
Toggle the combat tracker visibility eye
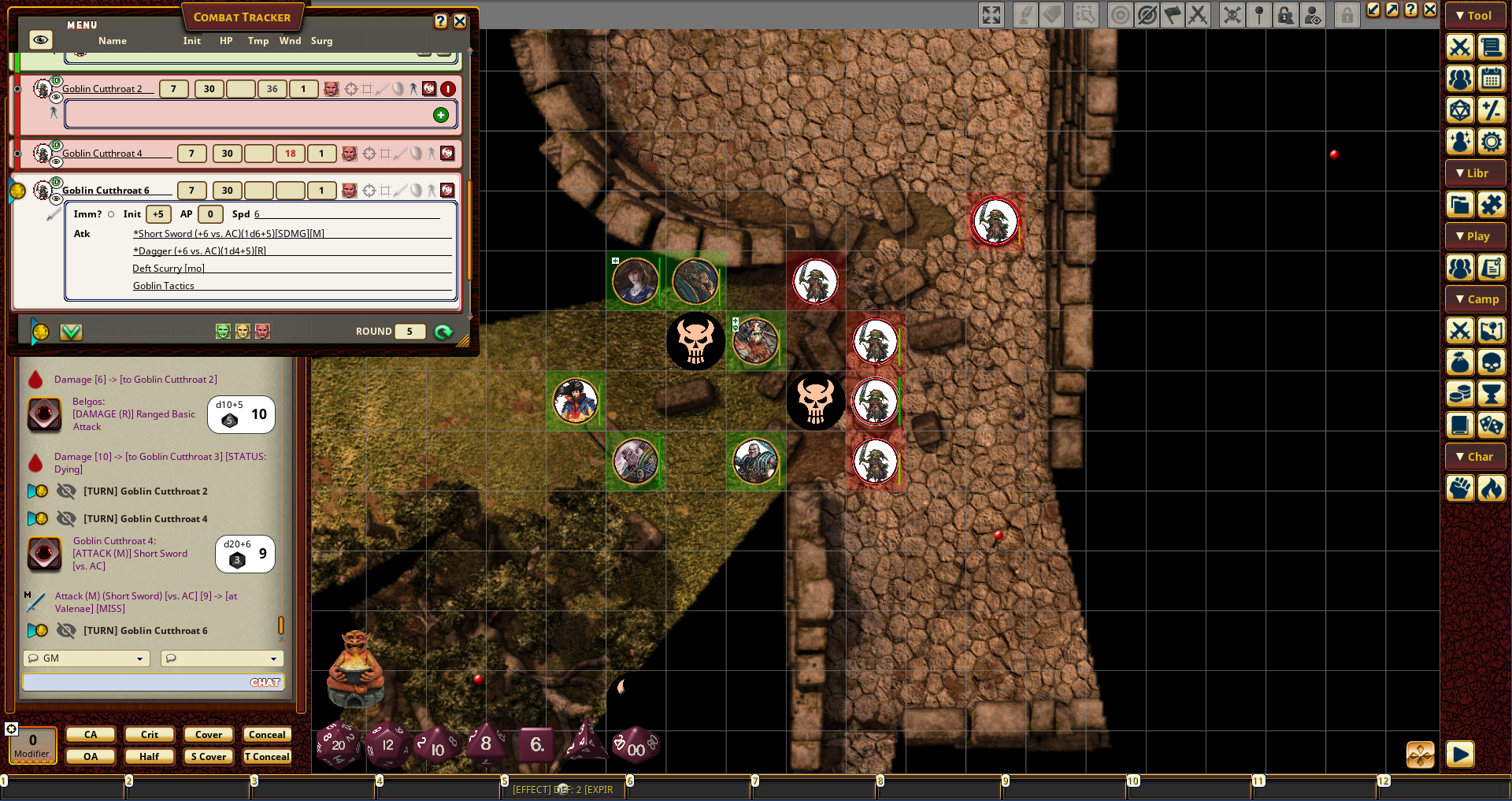[x=40, y=40]
